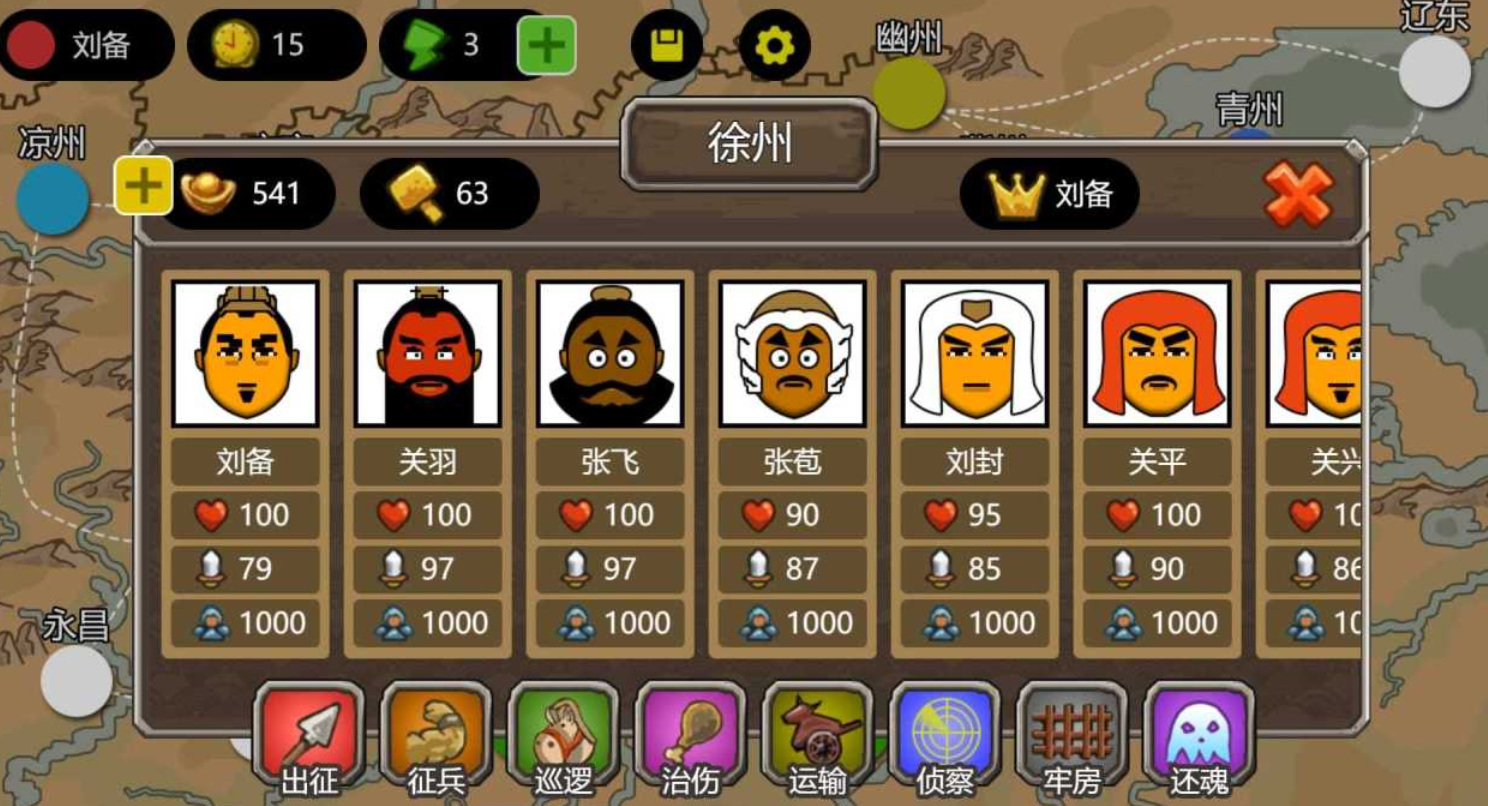Open the 运输 transport function

coord(818,735)
